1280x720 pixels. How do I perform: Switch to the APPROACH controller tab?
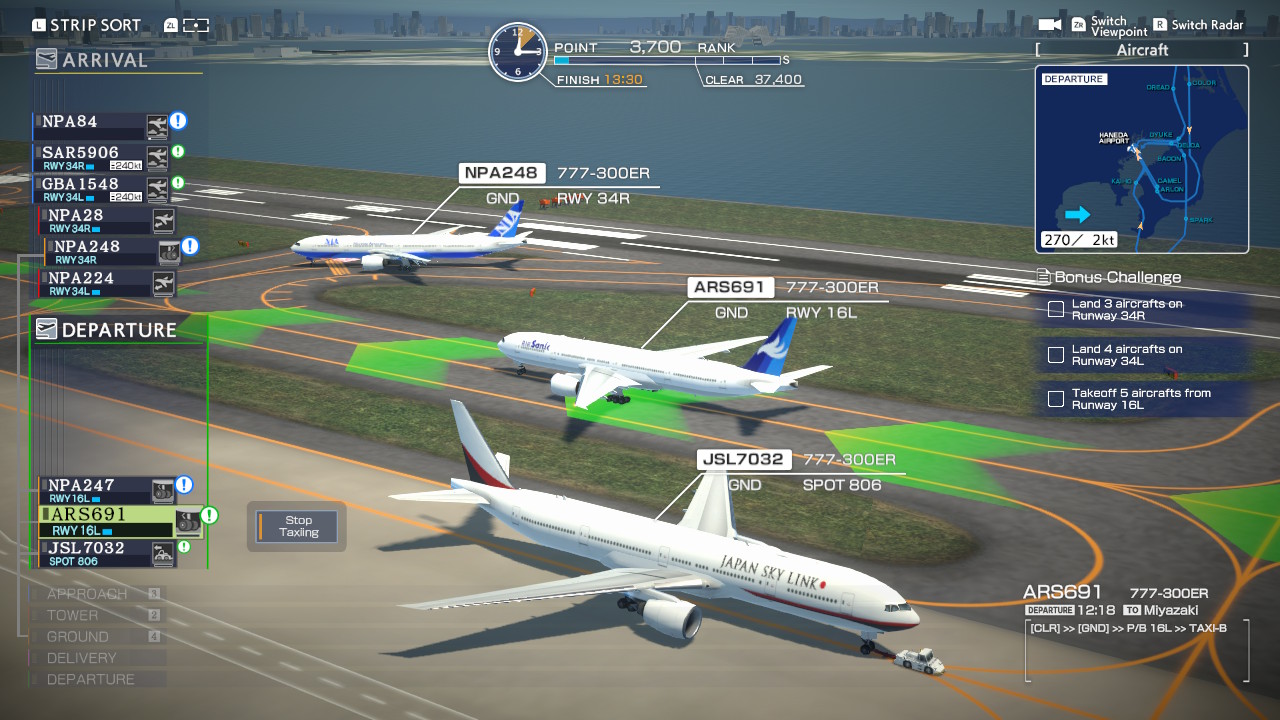pos(87,593)
